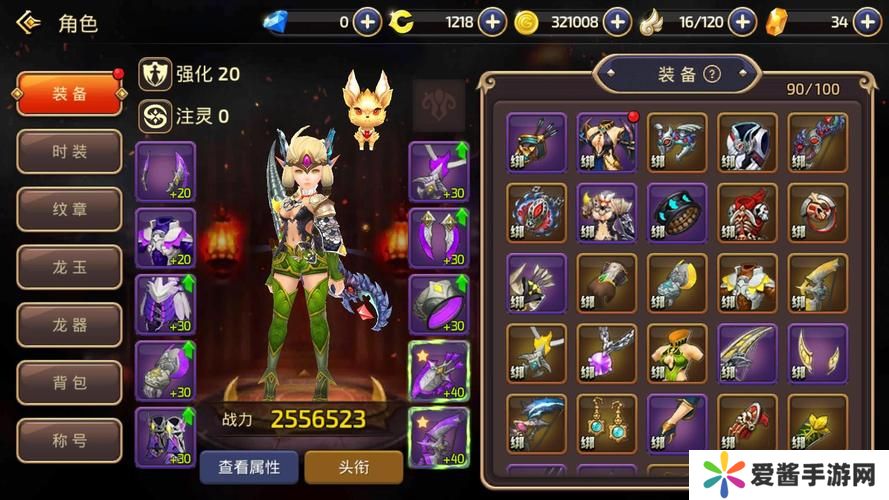This screenshot has width=889, height=500.
Task: Choose the teal gem earrings item
Action: (x=607, y=423)
